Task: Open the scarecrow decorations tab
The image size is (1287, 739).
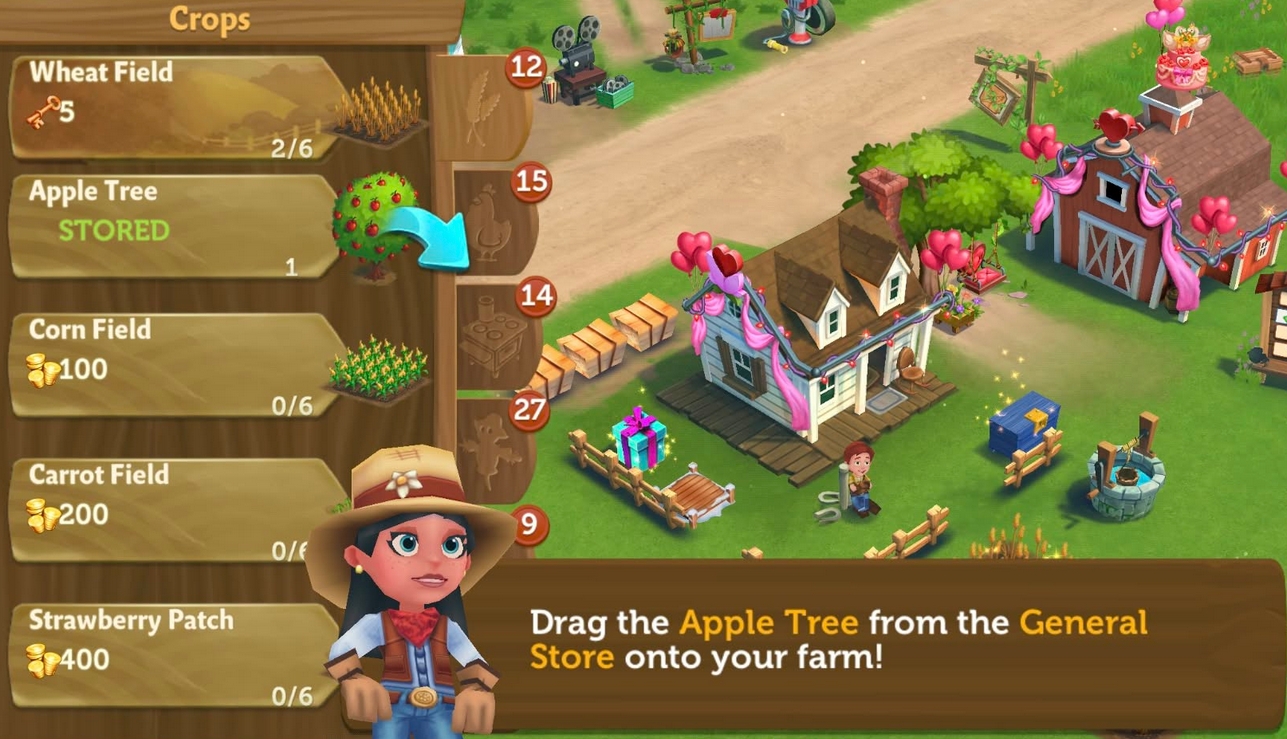Action: tap(493, 450)
